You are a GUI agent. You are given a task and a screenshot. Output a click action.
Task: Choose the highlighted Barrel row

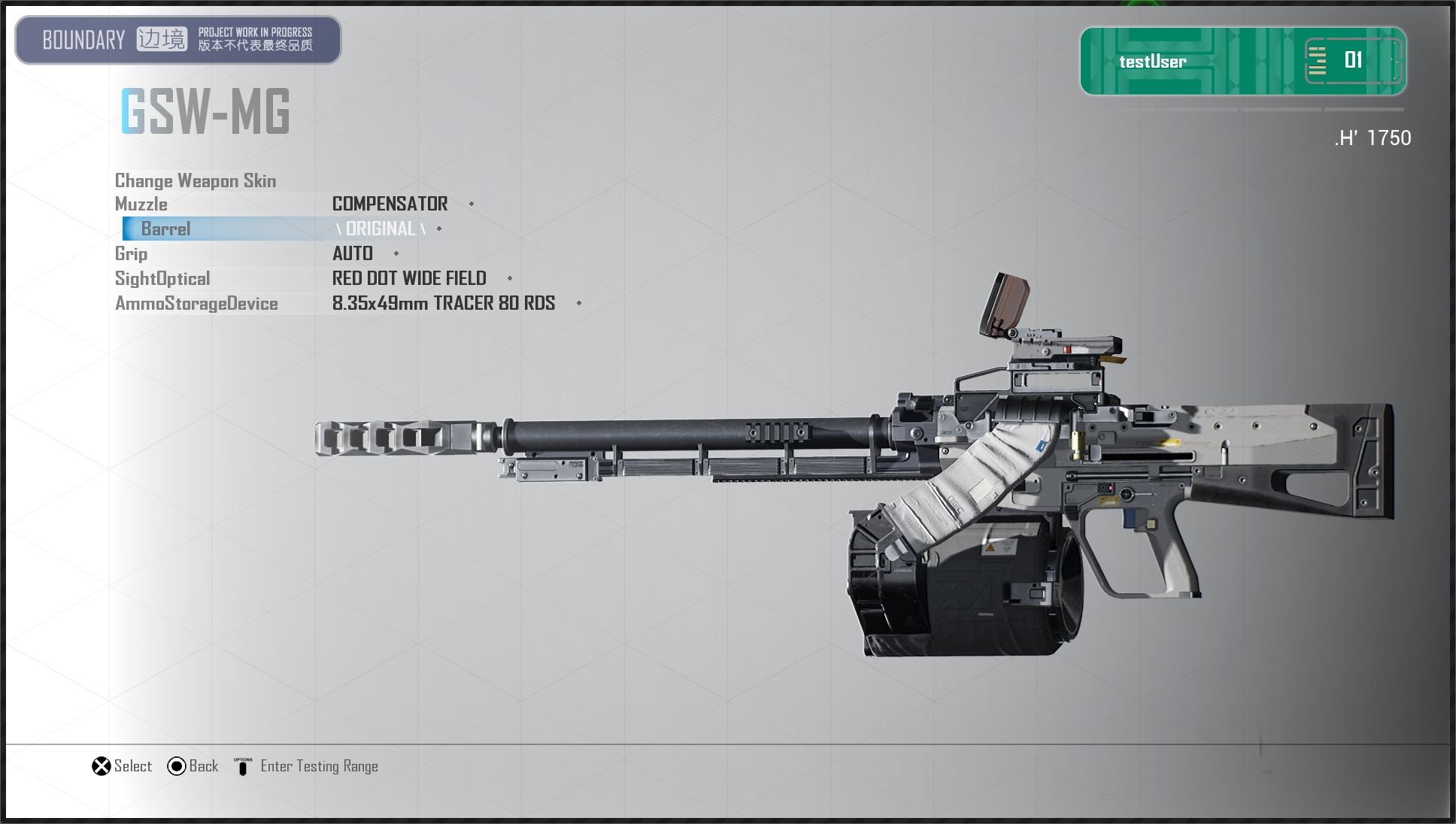tap(166, 229)
